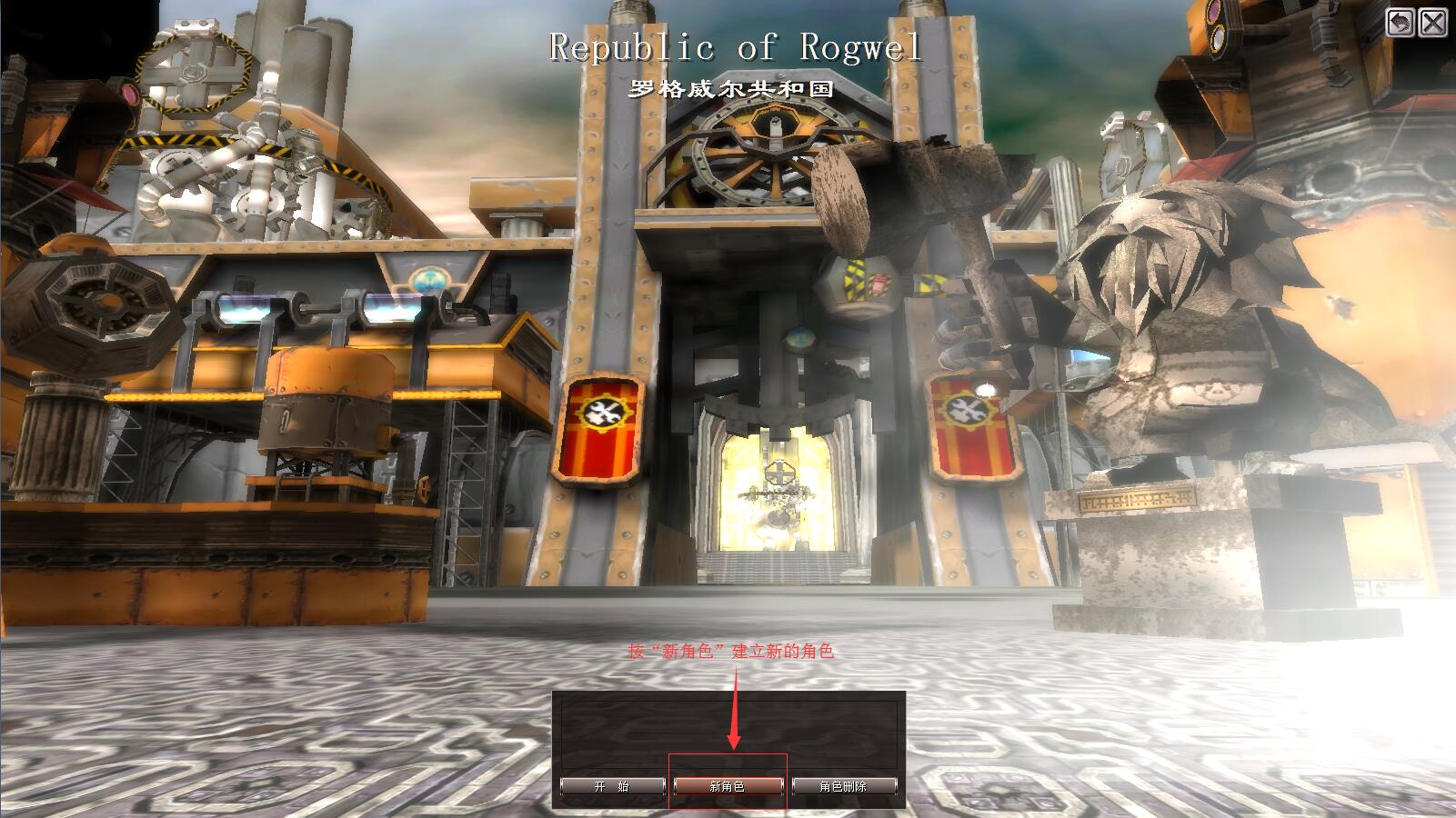Go back using the return arrow button

[x=1401, y=23]
